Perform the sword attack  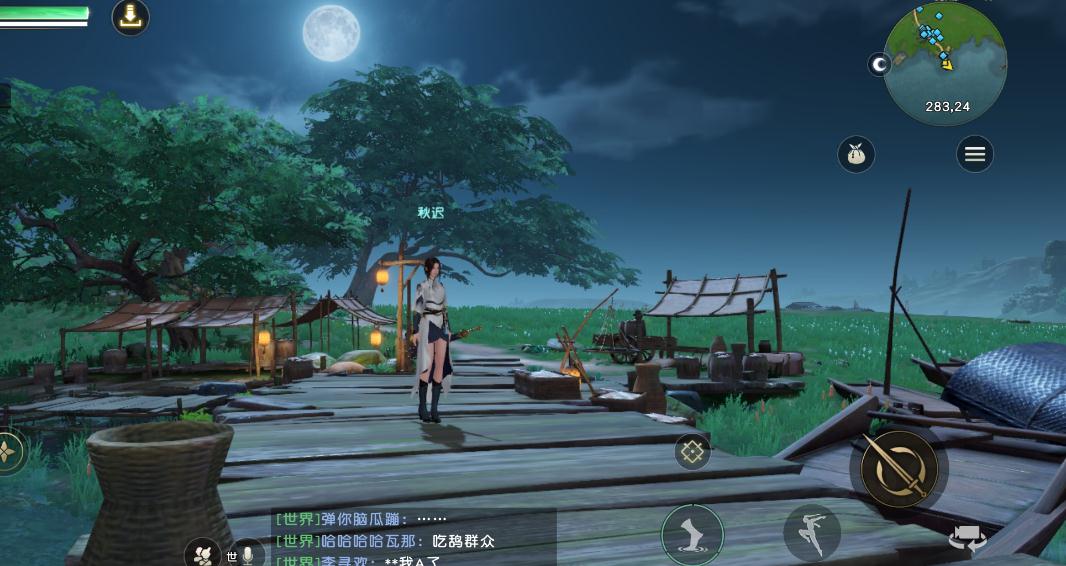click(x=899, y=467)
